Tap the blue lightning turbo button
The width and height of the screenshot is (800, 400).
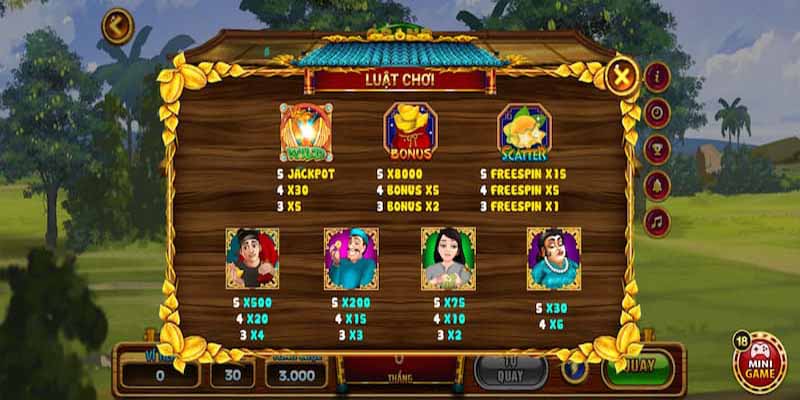click(x=574, y=369)
